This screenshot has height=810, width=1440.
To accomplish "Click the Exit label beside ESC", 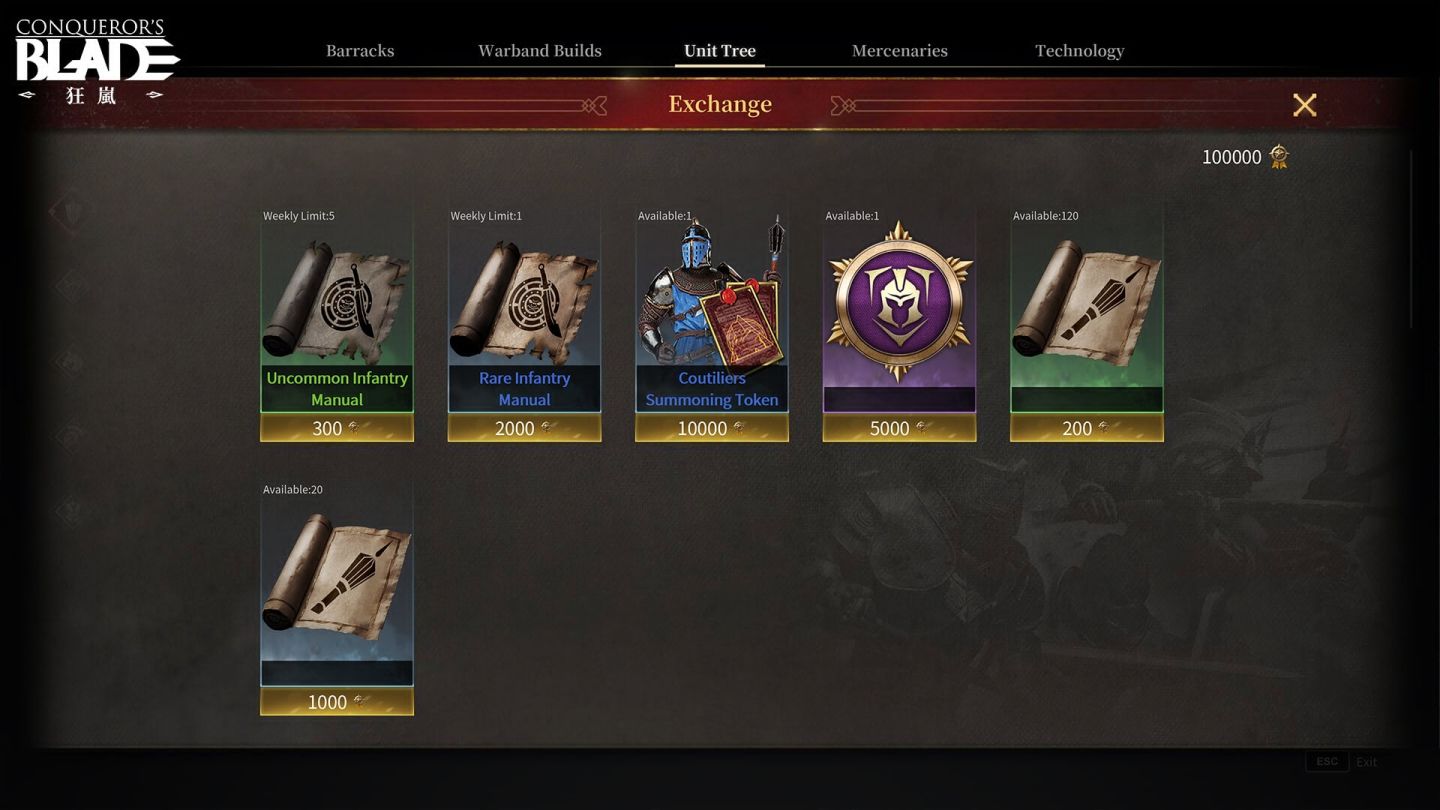I will coord(1366,762).
